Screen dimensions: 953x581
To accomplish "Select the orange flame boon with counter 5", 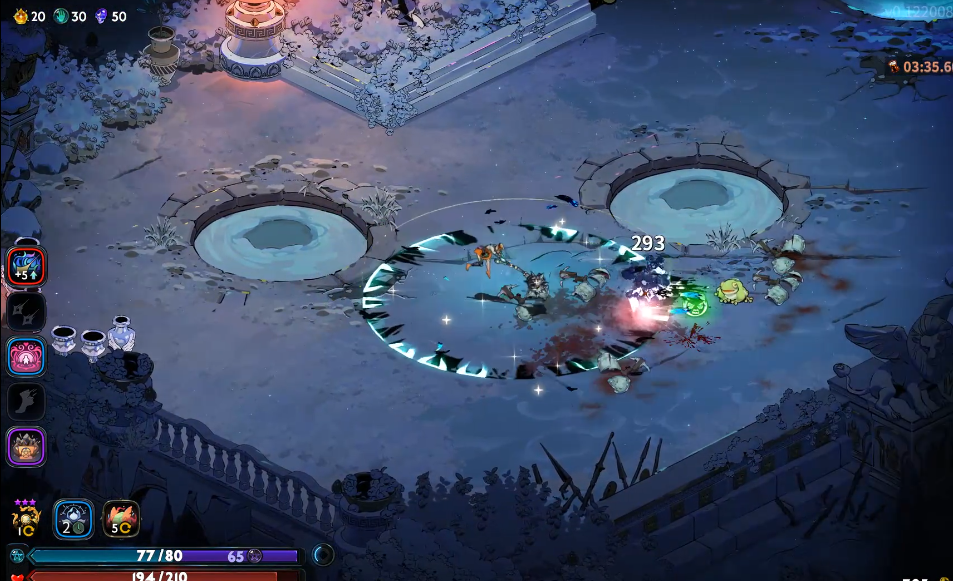I will [121, 519].
